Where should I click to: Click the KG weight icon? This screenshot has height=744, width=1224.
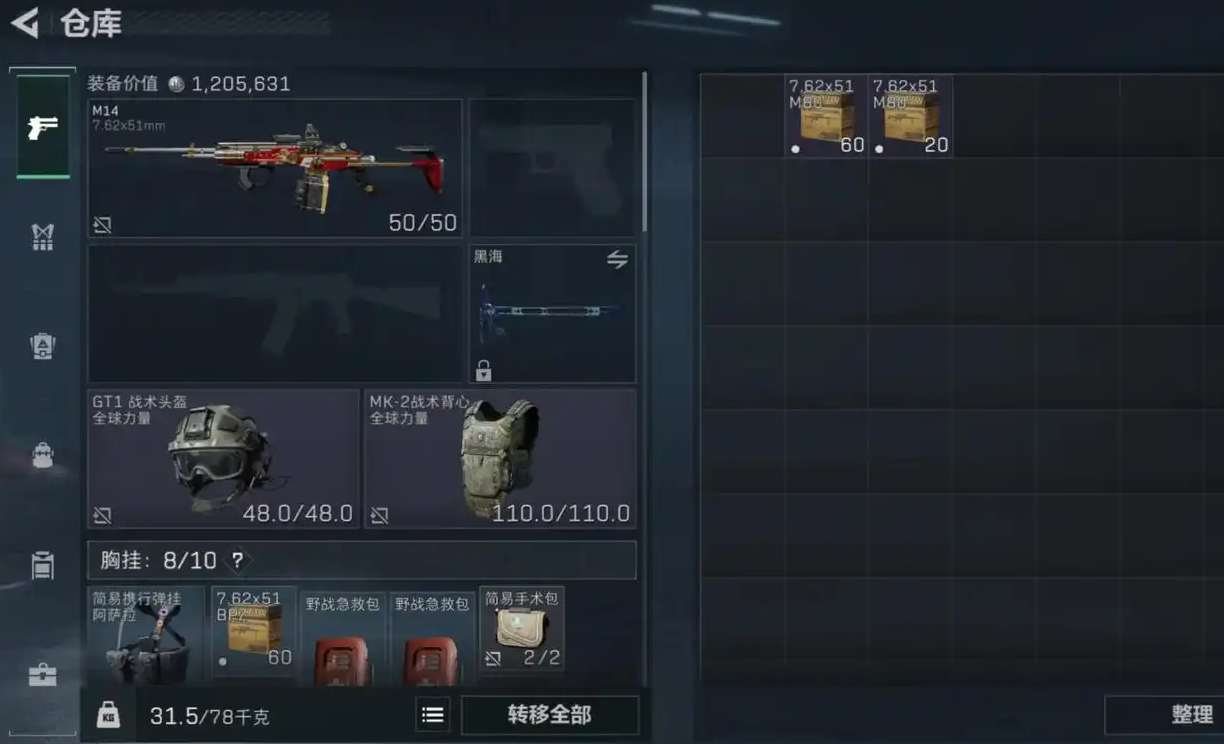tap(108, 715)
